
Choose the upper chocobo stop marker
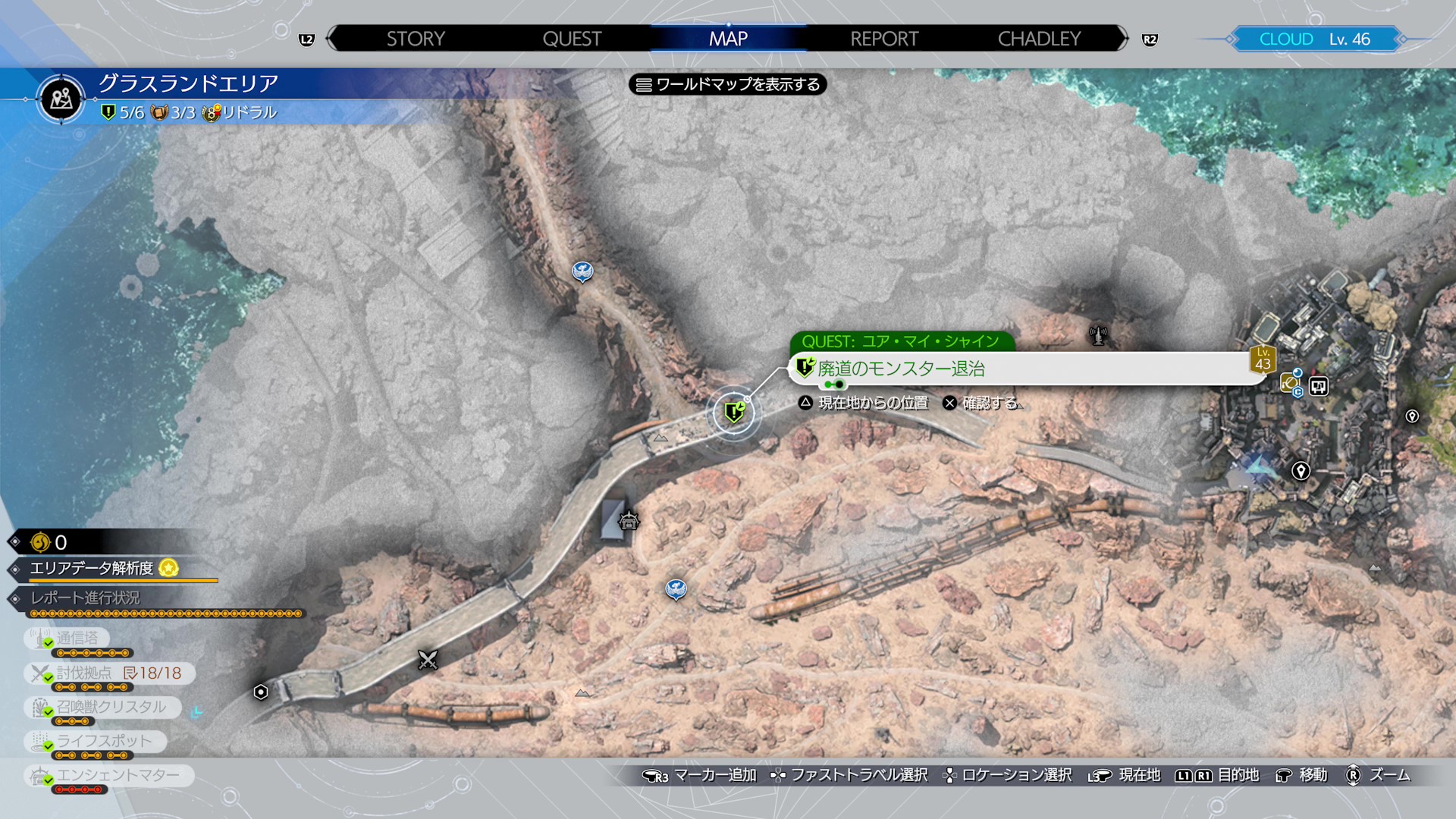582,271
